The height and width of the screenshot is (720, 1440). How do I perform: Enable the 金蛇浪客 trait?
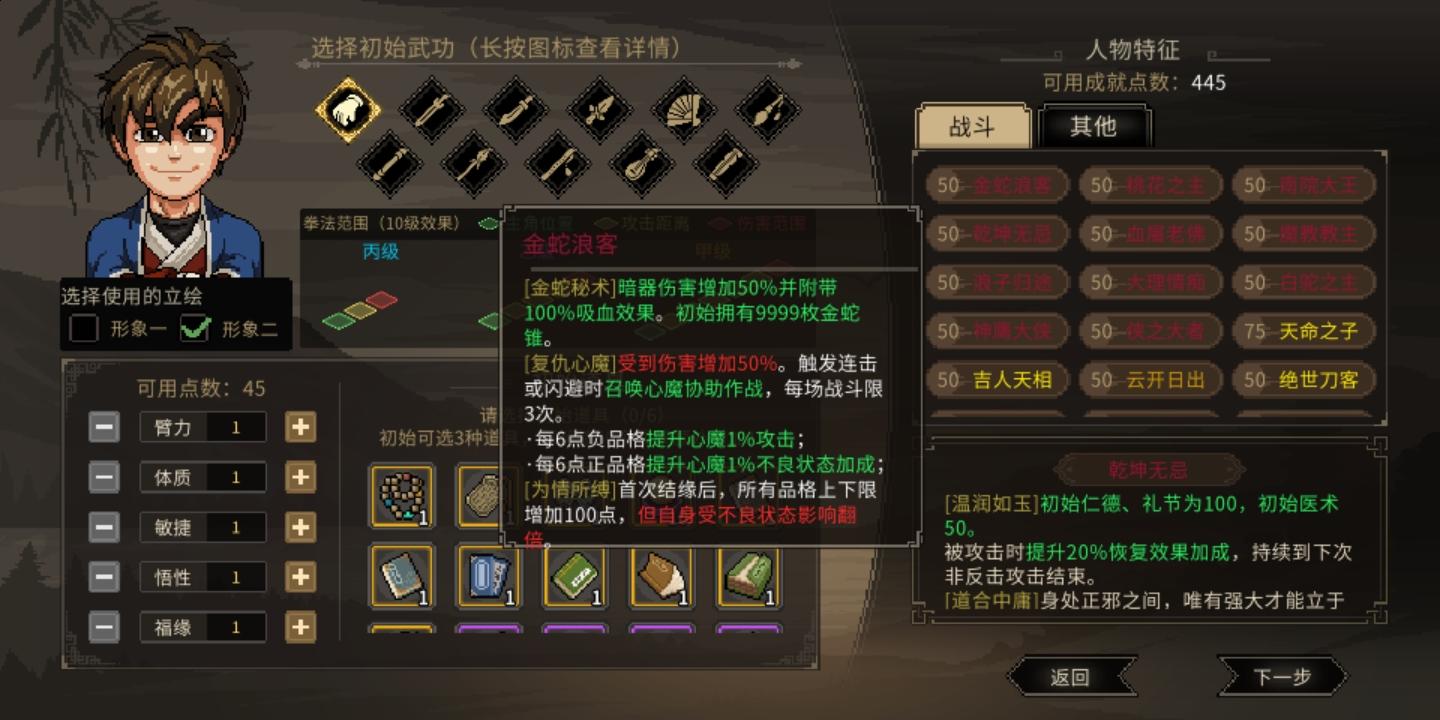coord(996,185)
